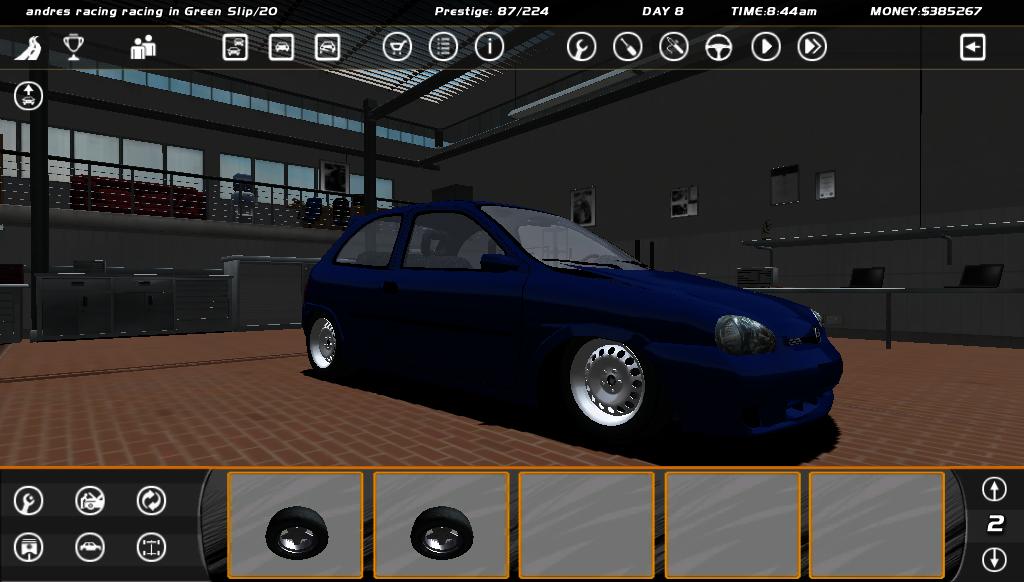Go to the previous parts page with up arrow
Image resolution: width=1024 pixels, height=582 pixels.
pyautogui.click(x=994, y=489)
